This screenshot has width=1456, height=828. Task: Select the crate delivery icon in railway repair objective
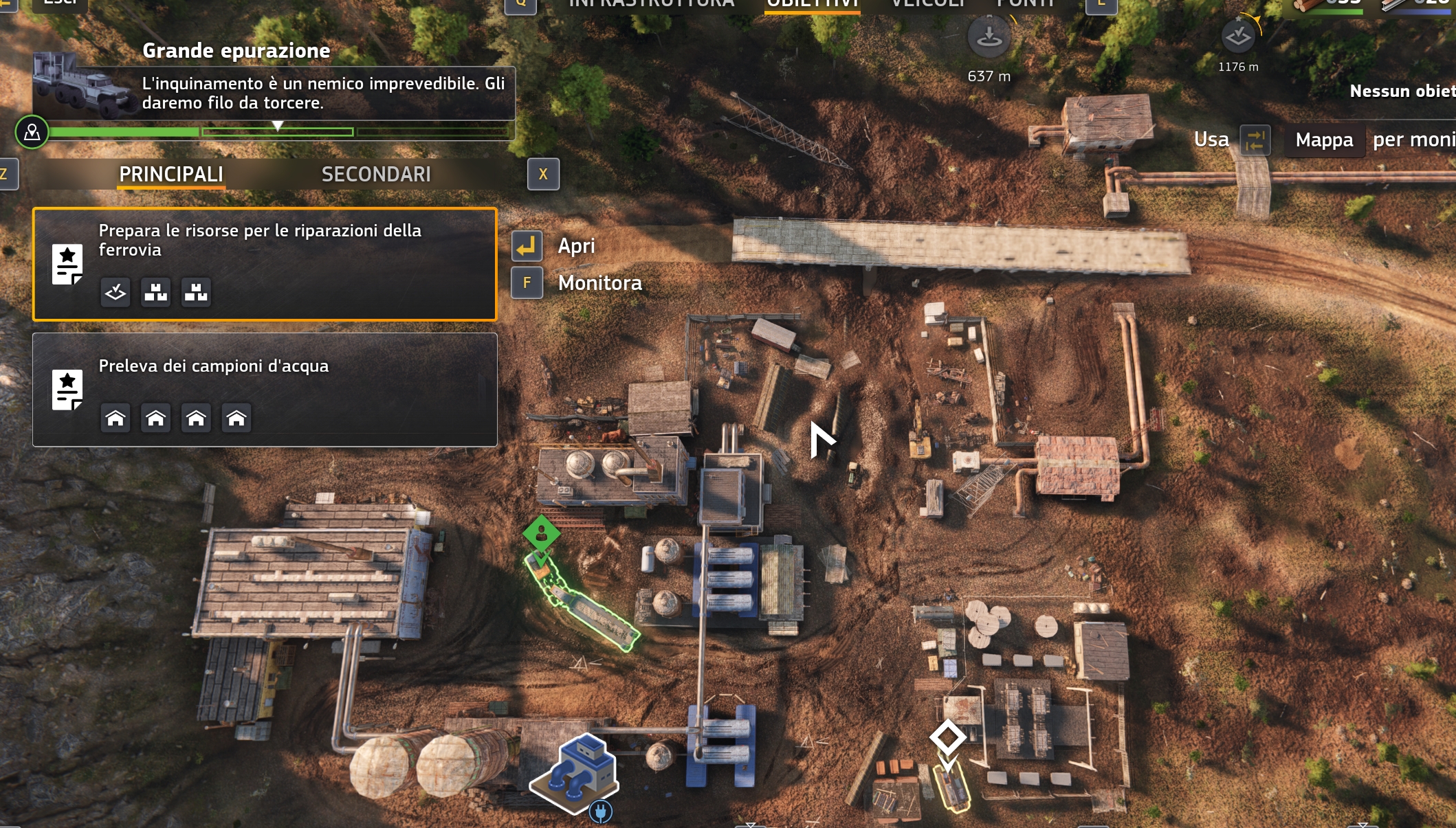tap(156, 292)
